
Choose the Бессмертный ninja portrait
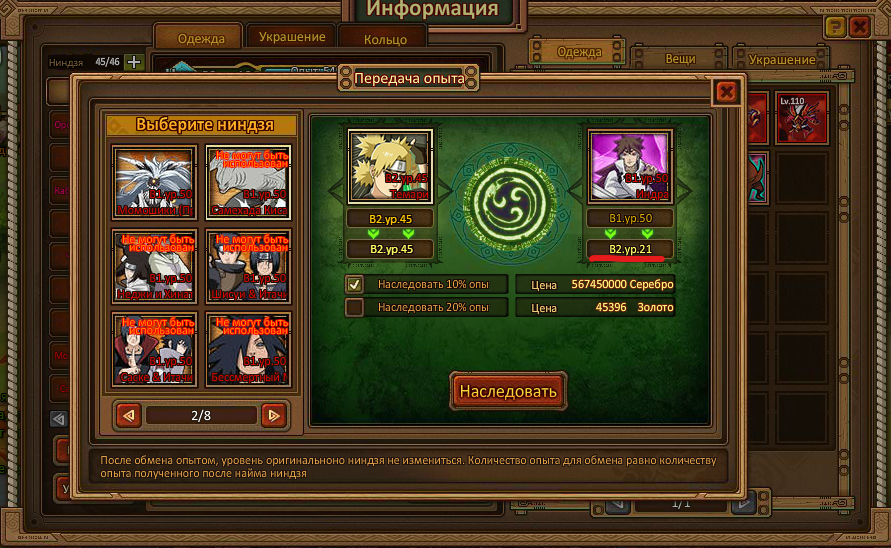pos(248,348)
